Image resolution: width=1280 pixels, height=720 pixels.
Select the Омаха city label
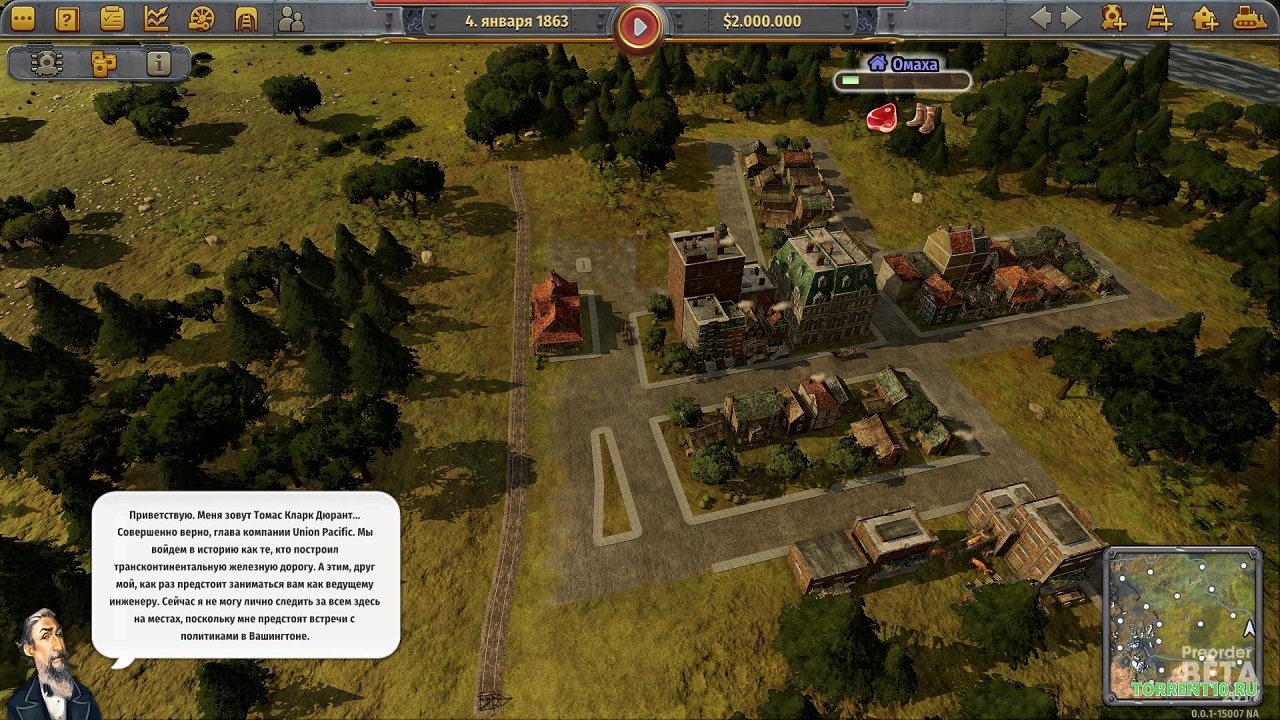coord(903,64)
